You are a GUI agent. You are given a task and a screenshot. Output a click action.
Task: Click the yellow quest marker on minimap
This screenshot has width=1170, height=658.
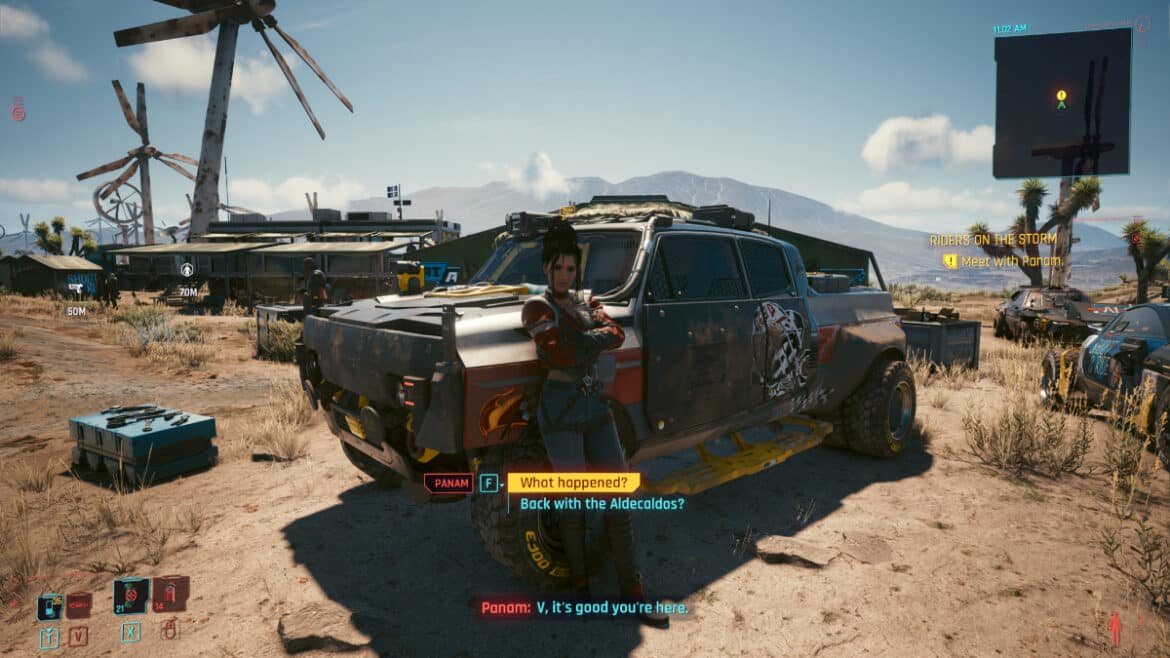[x=1061, y=96]
